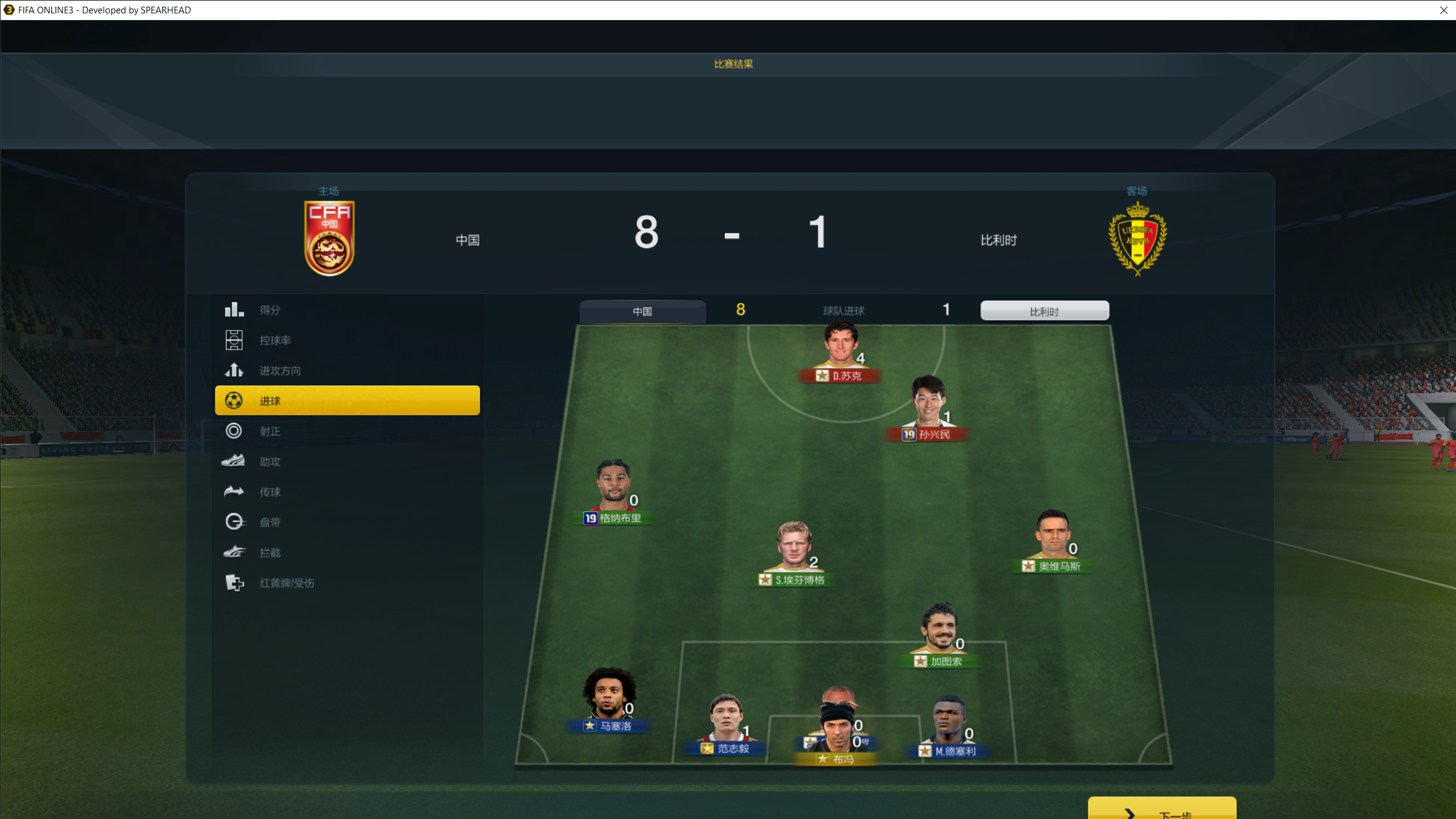The height and width of the screenshot is (819, 1456).
Task: Show the 控球率 possession stats
Action: 275,340
